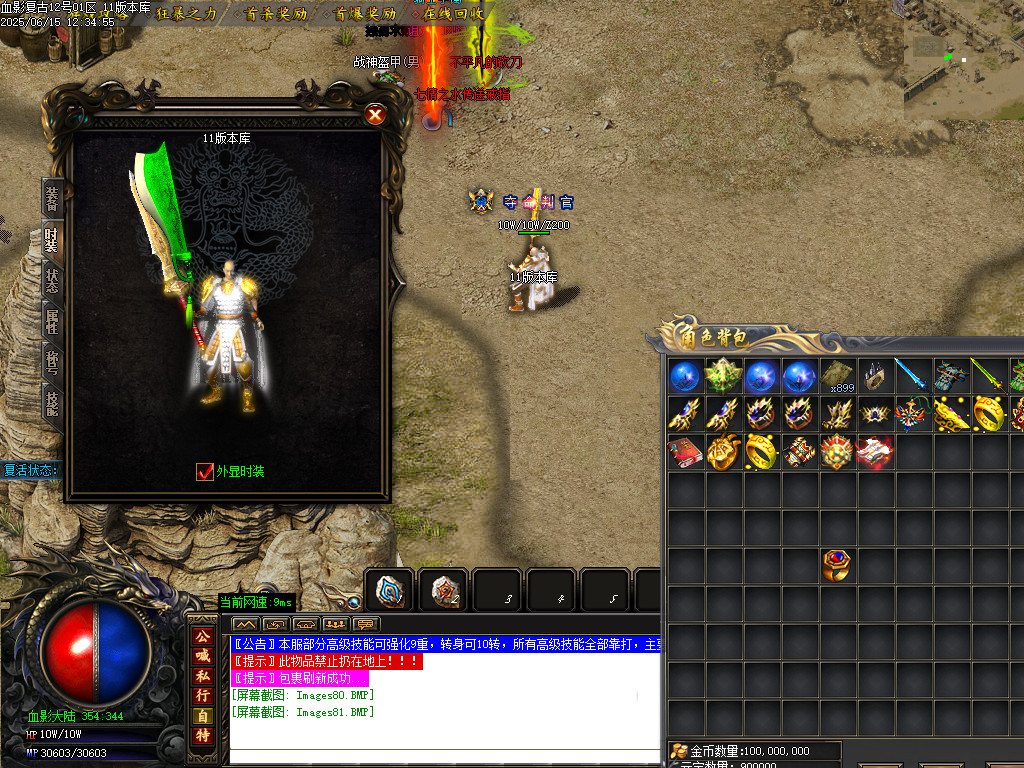Screen dimensions: 1024x768
Task: Show the 属性 attributes tab
Action: [52, 321]
